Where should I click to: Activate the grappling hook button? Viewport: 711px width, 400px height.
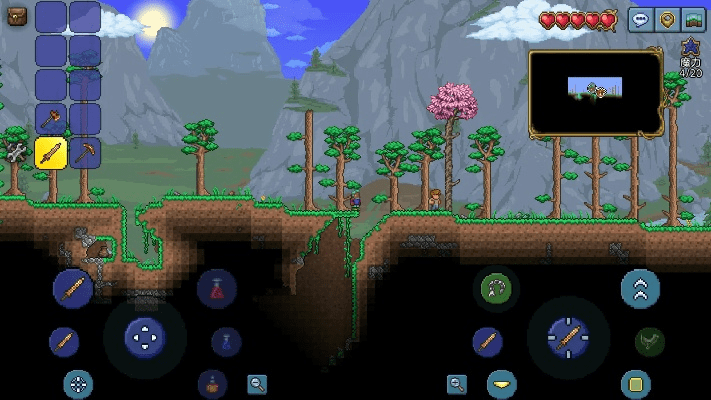pyautogui.click(x=495, y=289)
